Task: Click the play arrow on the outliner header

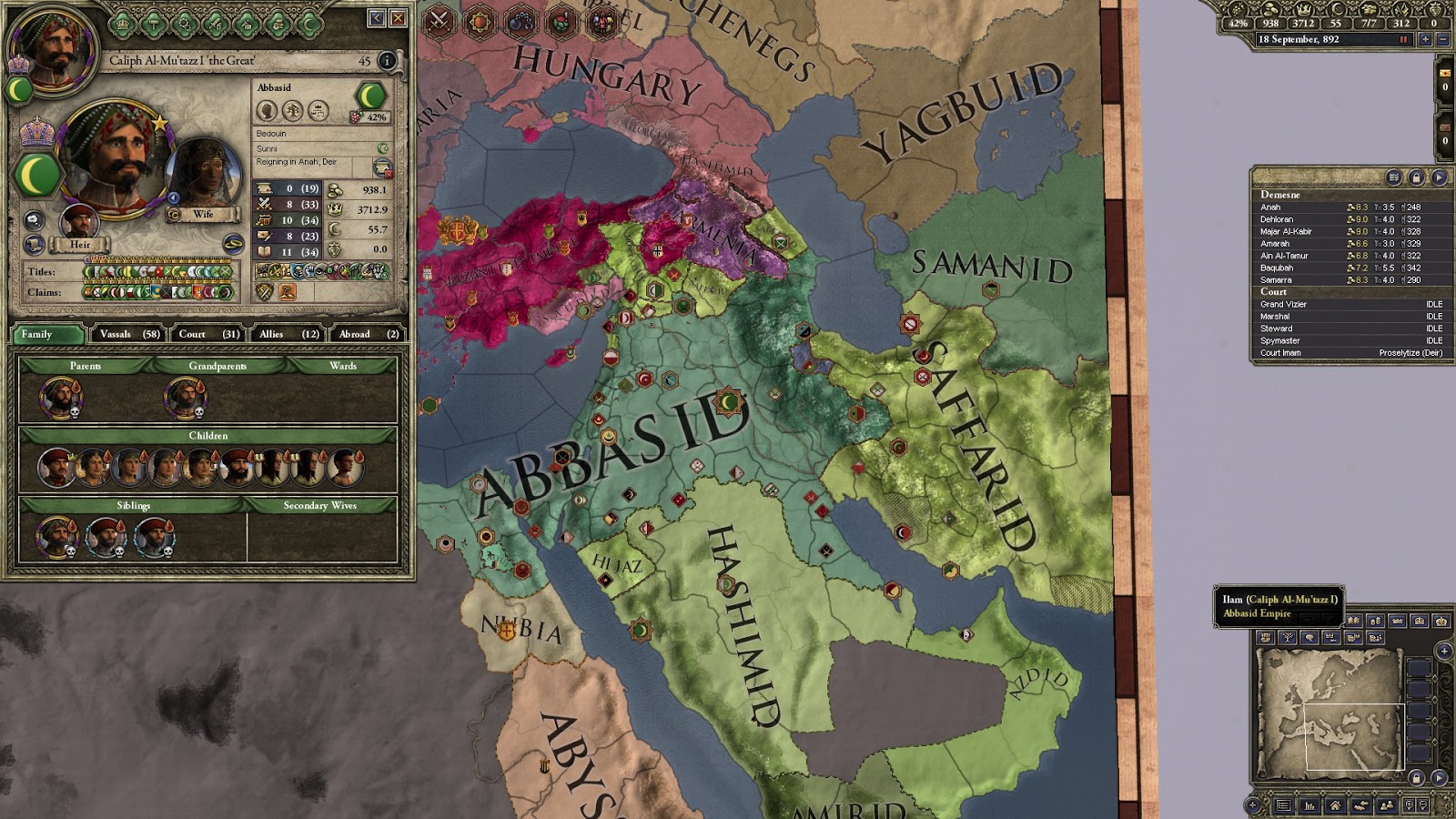Action: coord(1439,177)
